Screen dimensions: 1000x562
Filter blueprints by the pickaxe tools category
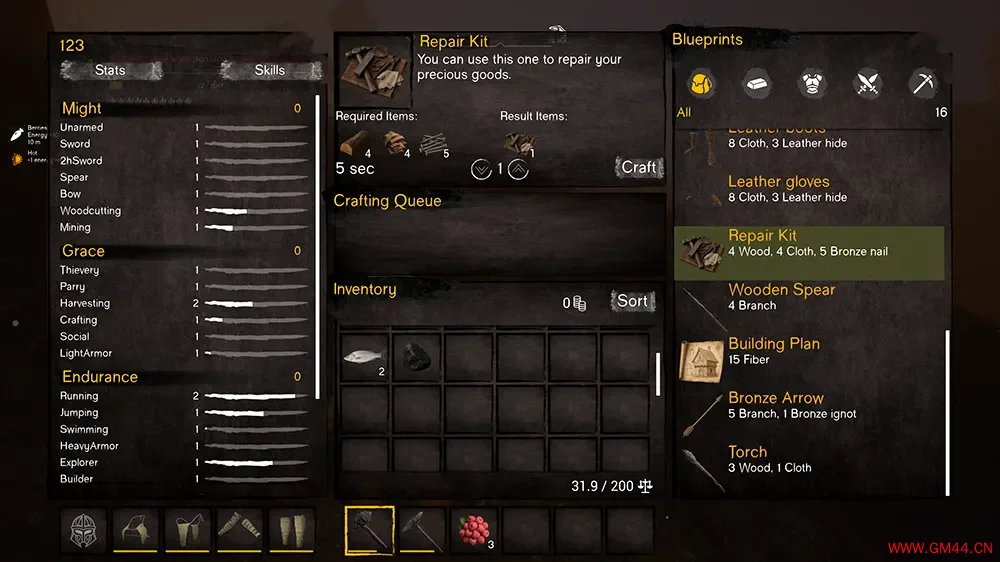coord(922,84)
